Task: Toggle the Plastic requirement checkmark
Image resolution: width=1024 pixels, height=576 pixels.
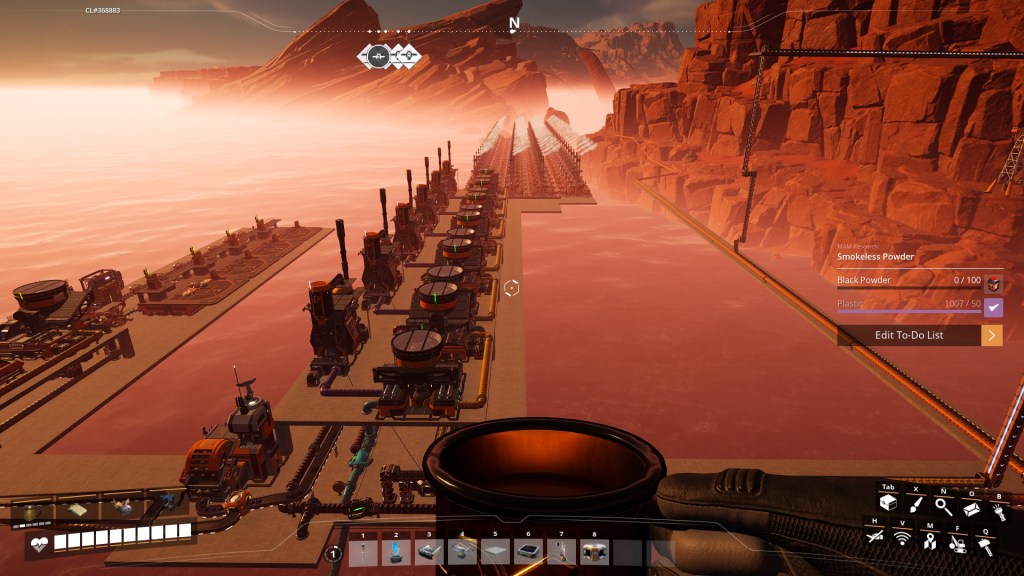Action: [x=993, y=308]
